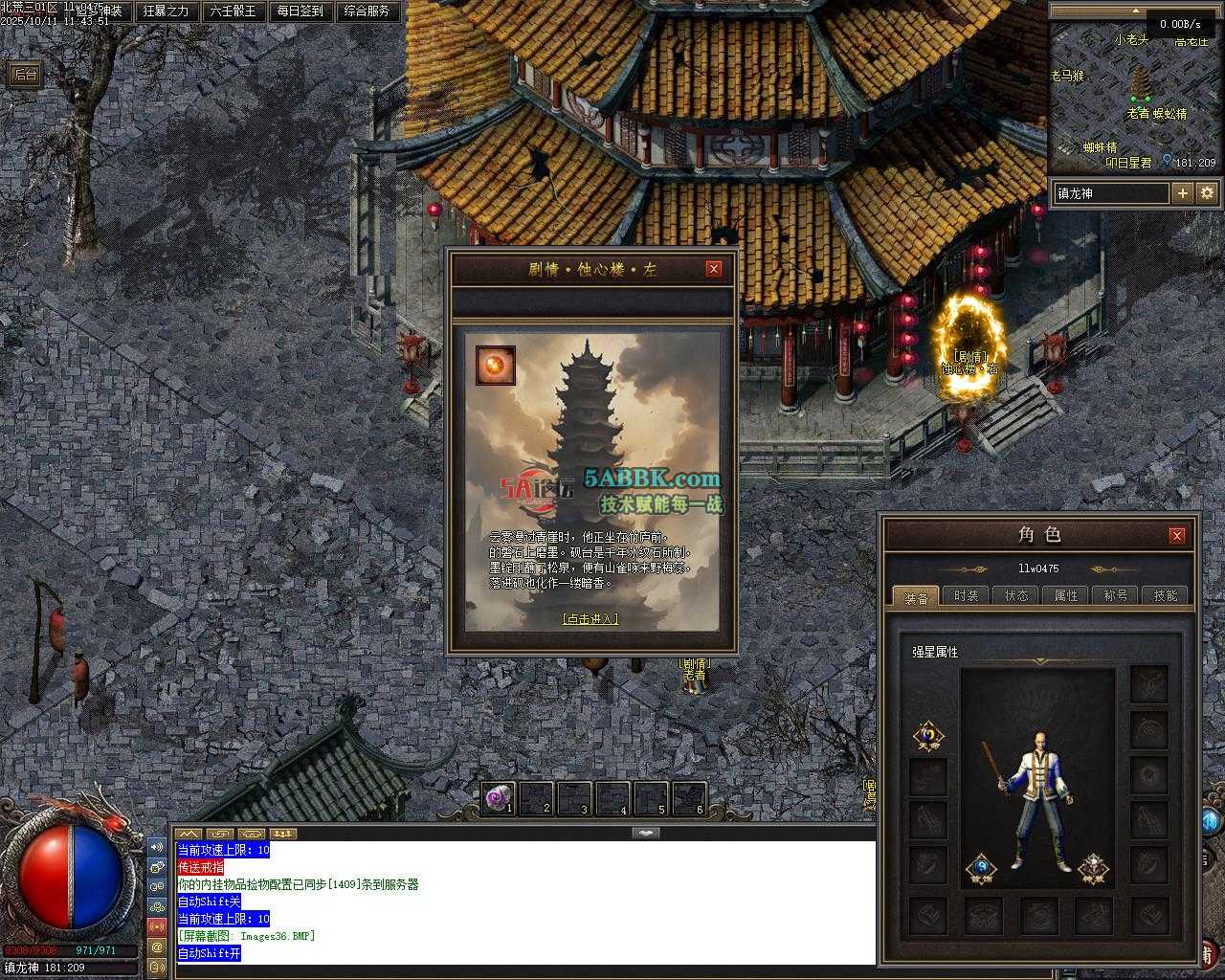
Task: Select the orange orb item in story dialog
Action: coord(496,366)
